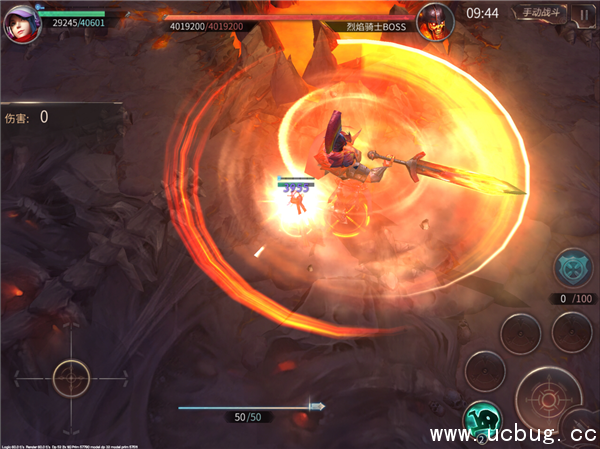Select the flame knight boss portrait
This screenshot has height=449, width=600.
434,19
